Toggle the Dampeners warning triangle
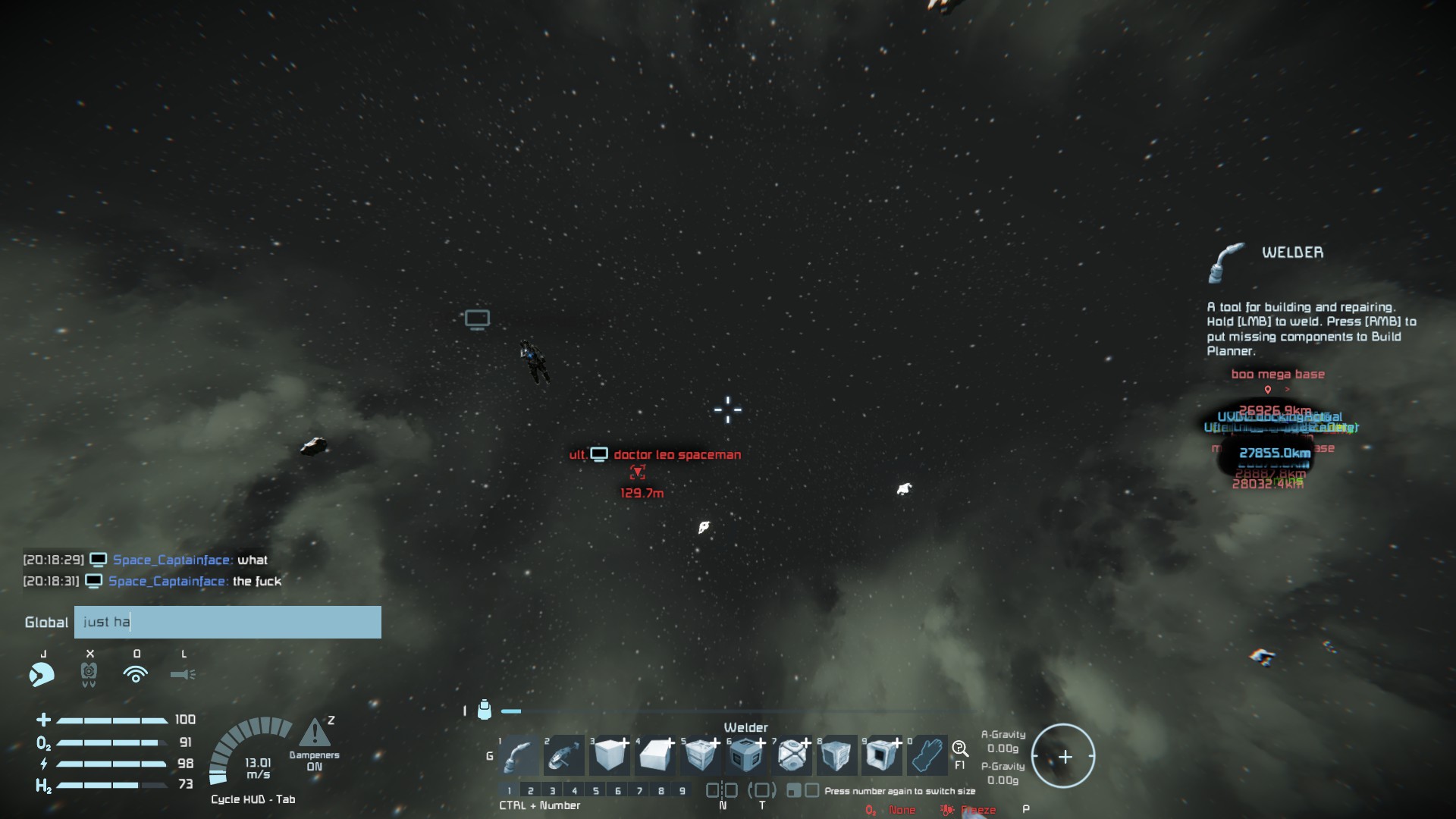Image resolution: width=1456 pixels, height=819 pixels. [314, 733]
